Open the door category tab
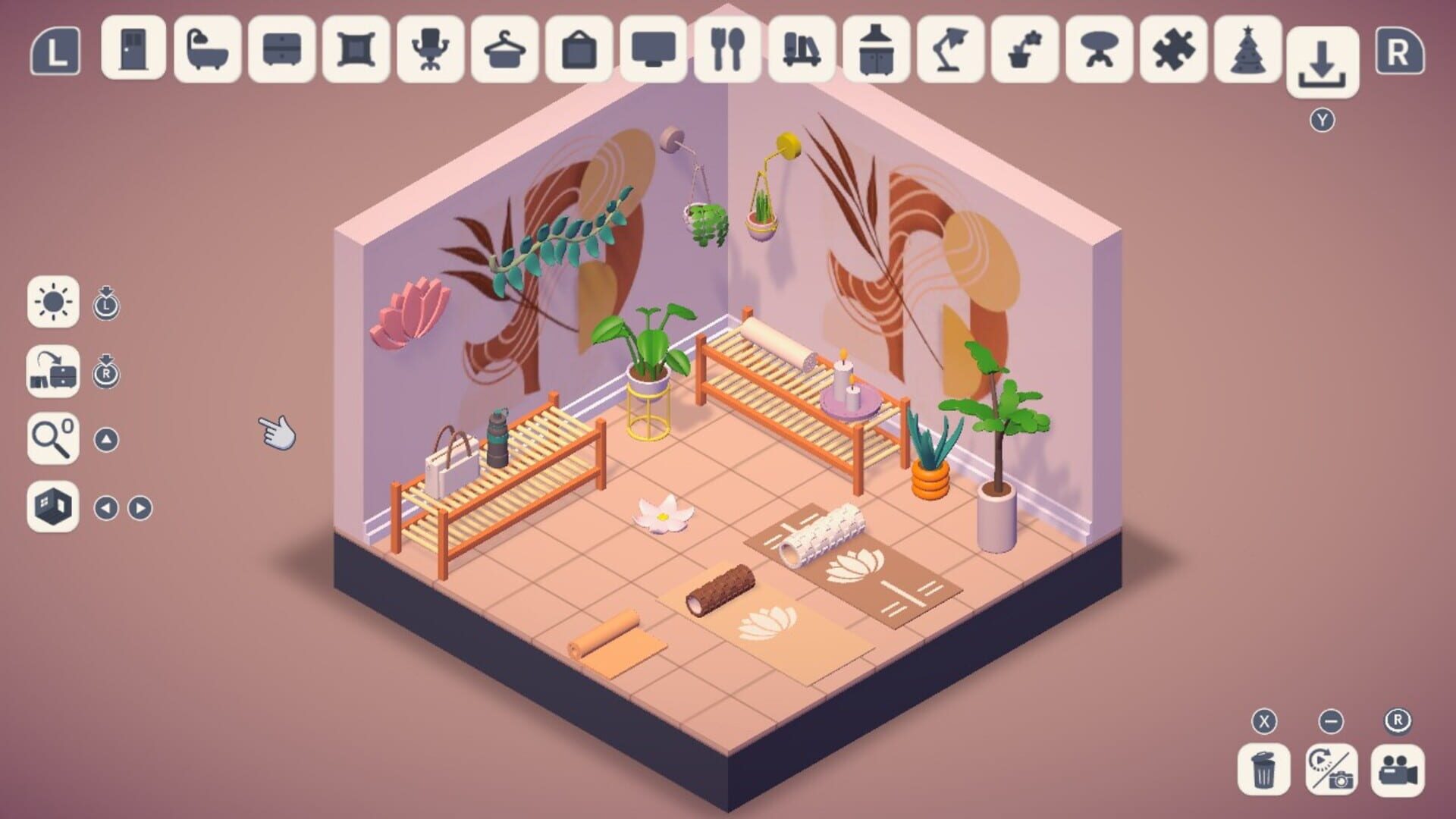The width and height of the screenshot is (1456, 819). (133, 52)
